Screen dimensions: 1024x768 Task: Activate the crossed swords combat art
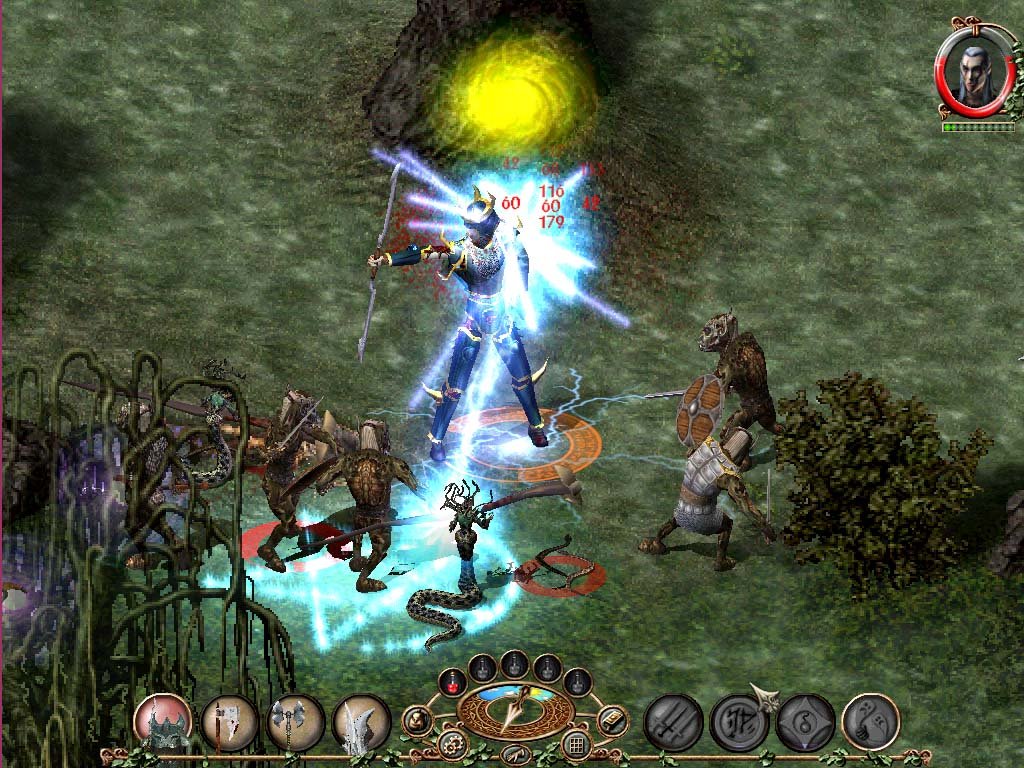point(672,722)
